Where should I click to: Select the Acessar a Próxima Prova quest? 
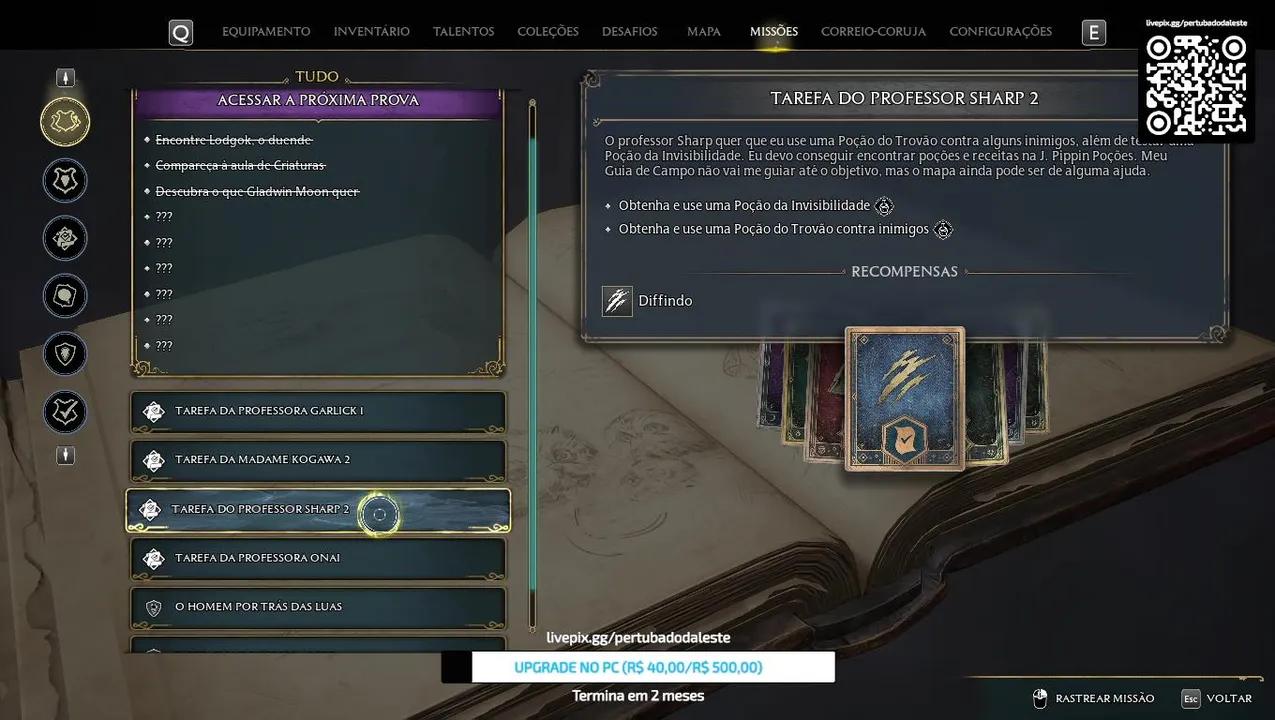click(x=318, y=101)
